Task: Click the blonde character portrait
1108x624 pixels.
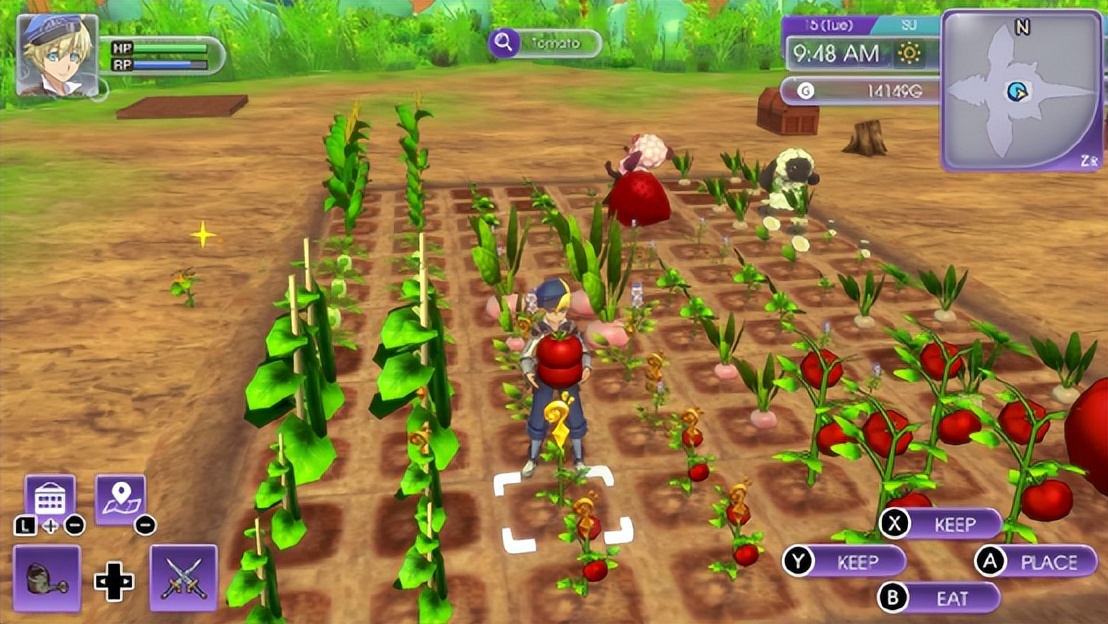Action: coord(57,55)
